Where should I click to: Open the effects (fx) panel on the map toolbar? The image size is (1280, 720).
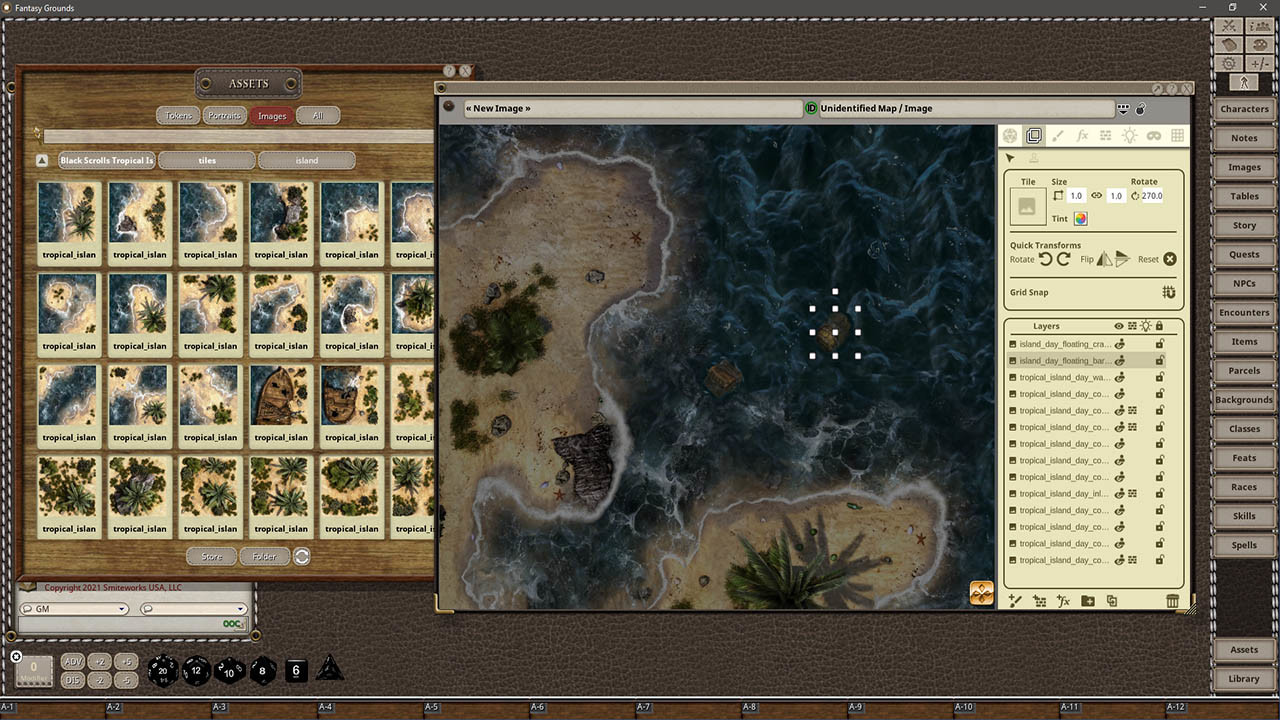point(1082,136)
